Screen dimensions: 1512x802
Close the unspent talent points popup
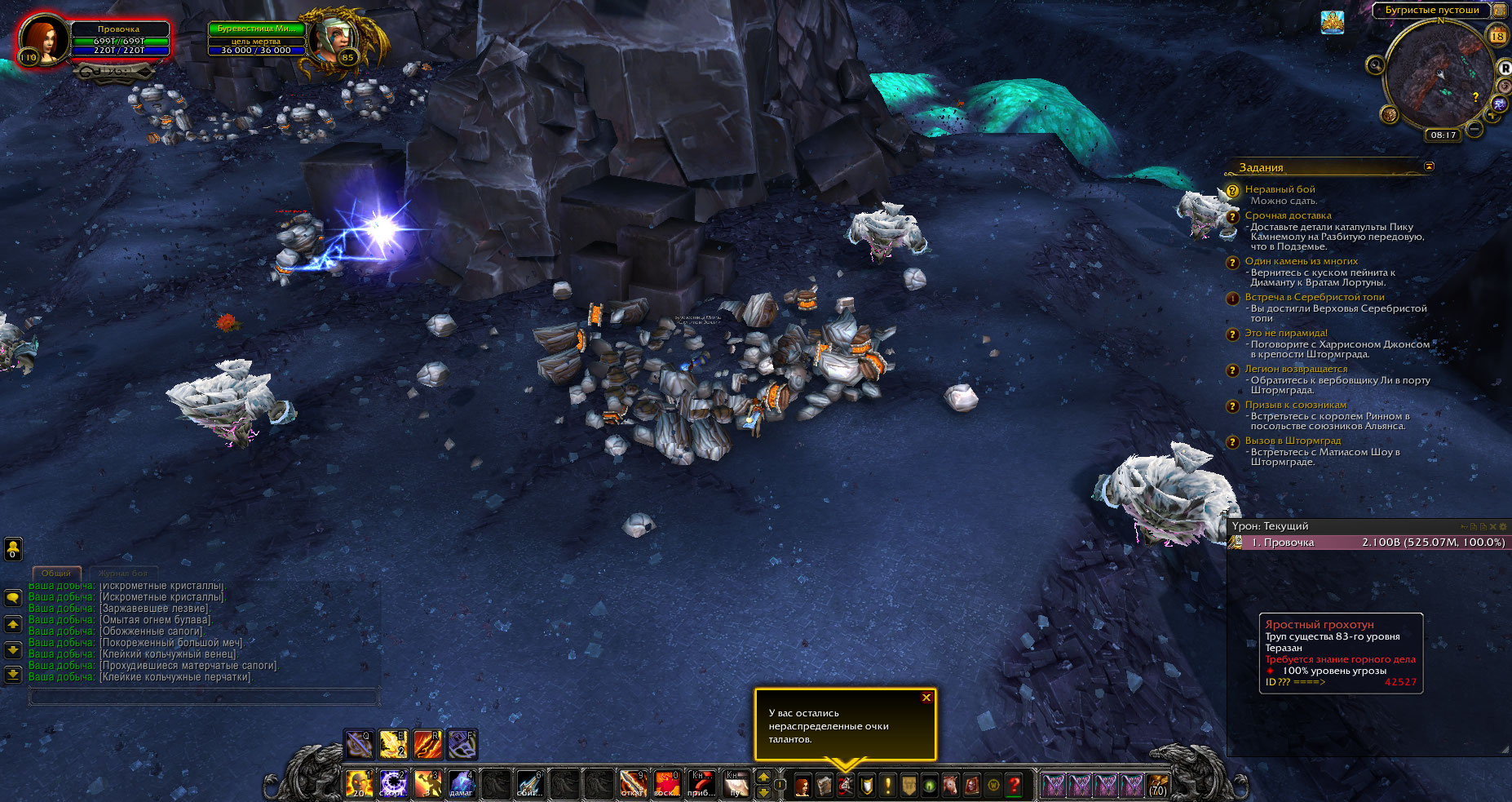pos(926,698)
